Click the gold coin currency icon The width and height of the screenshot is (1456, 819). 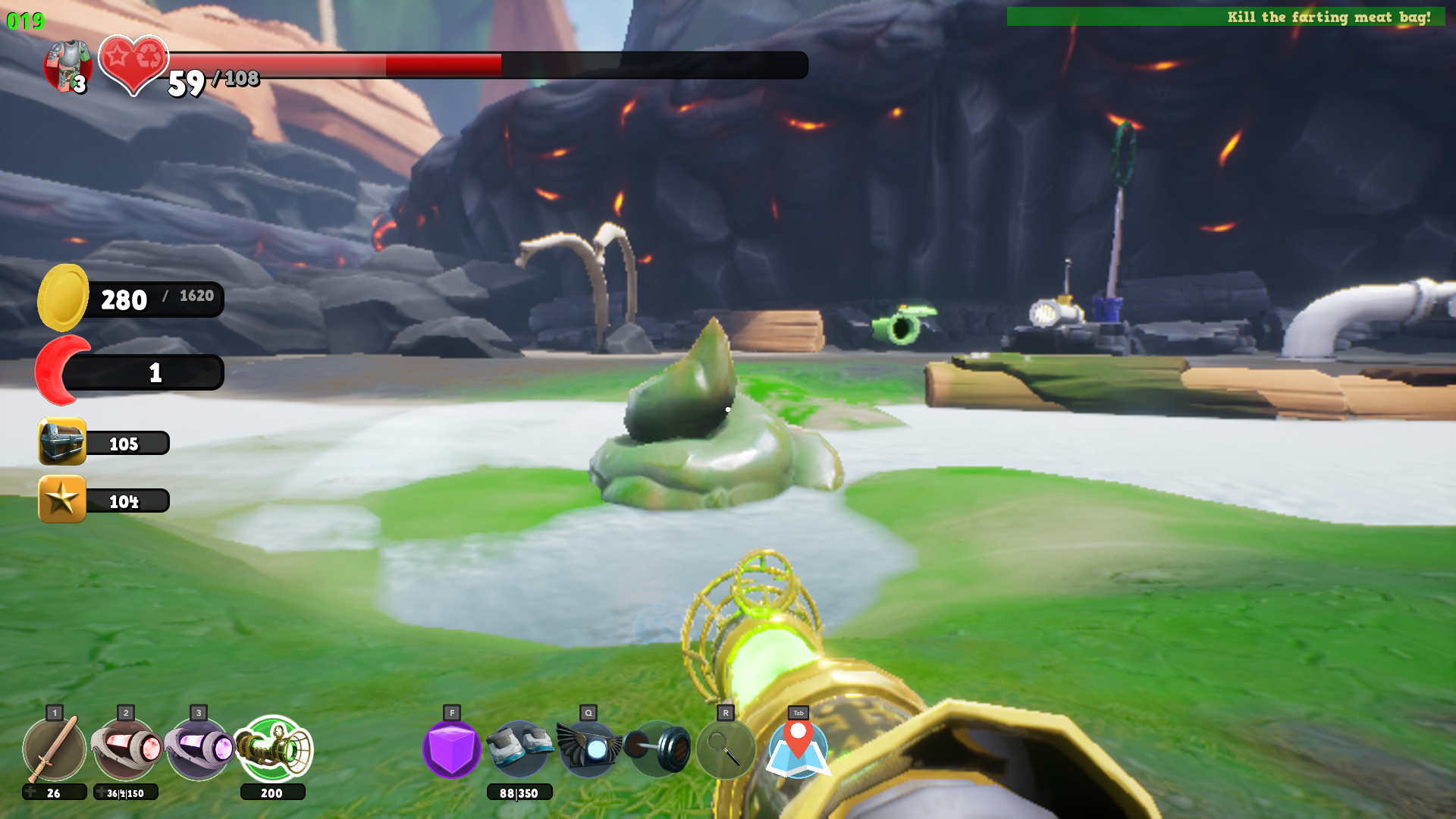64,298
